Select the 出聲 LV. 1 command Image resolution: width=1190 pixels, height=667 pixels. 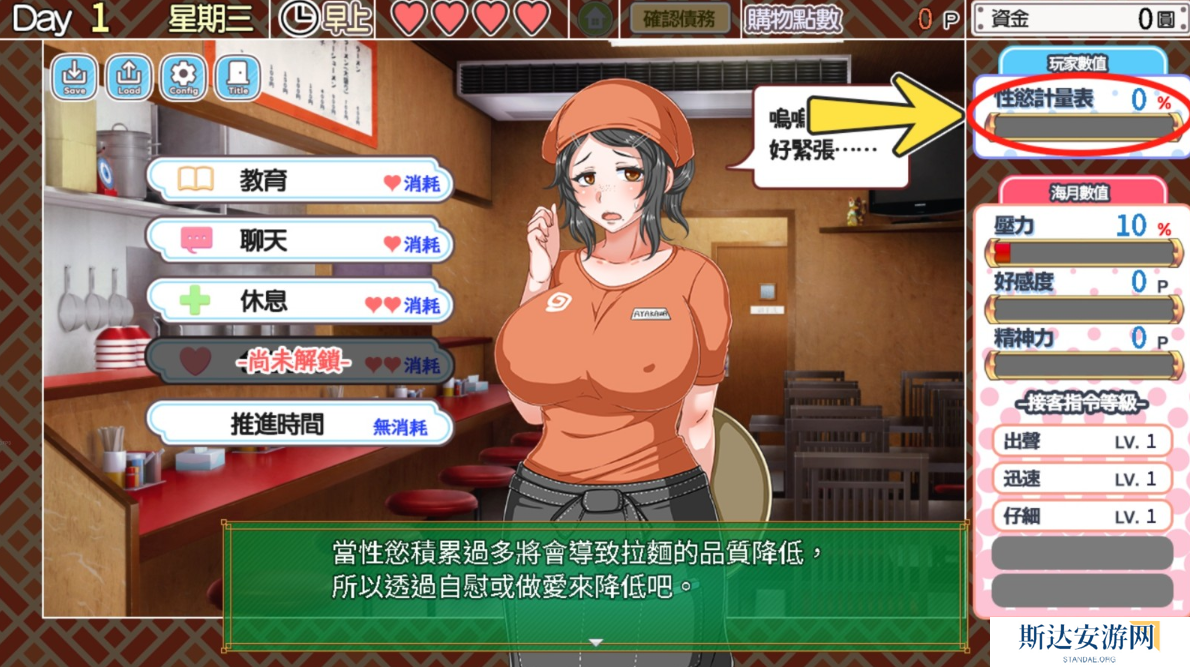(1082, 441)
